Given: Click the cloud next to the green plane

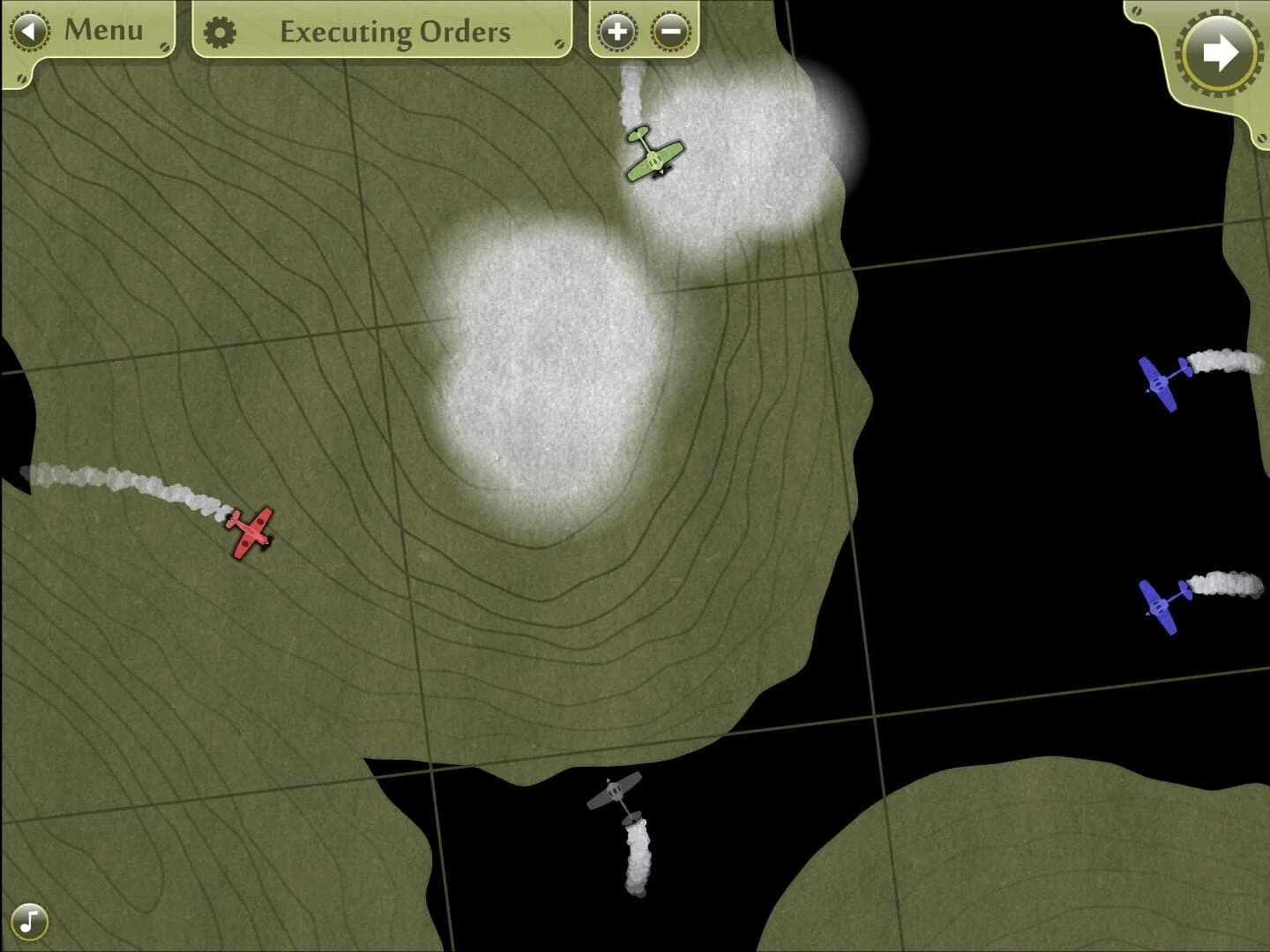Looking at the screenshot, I should click(x=758, y=132).
